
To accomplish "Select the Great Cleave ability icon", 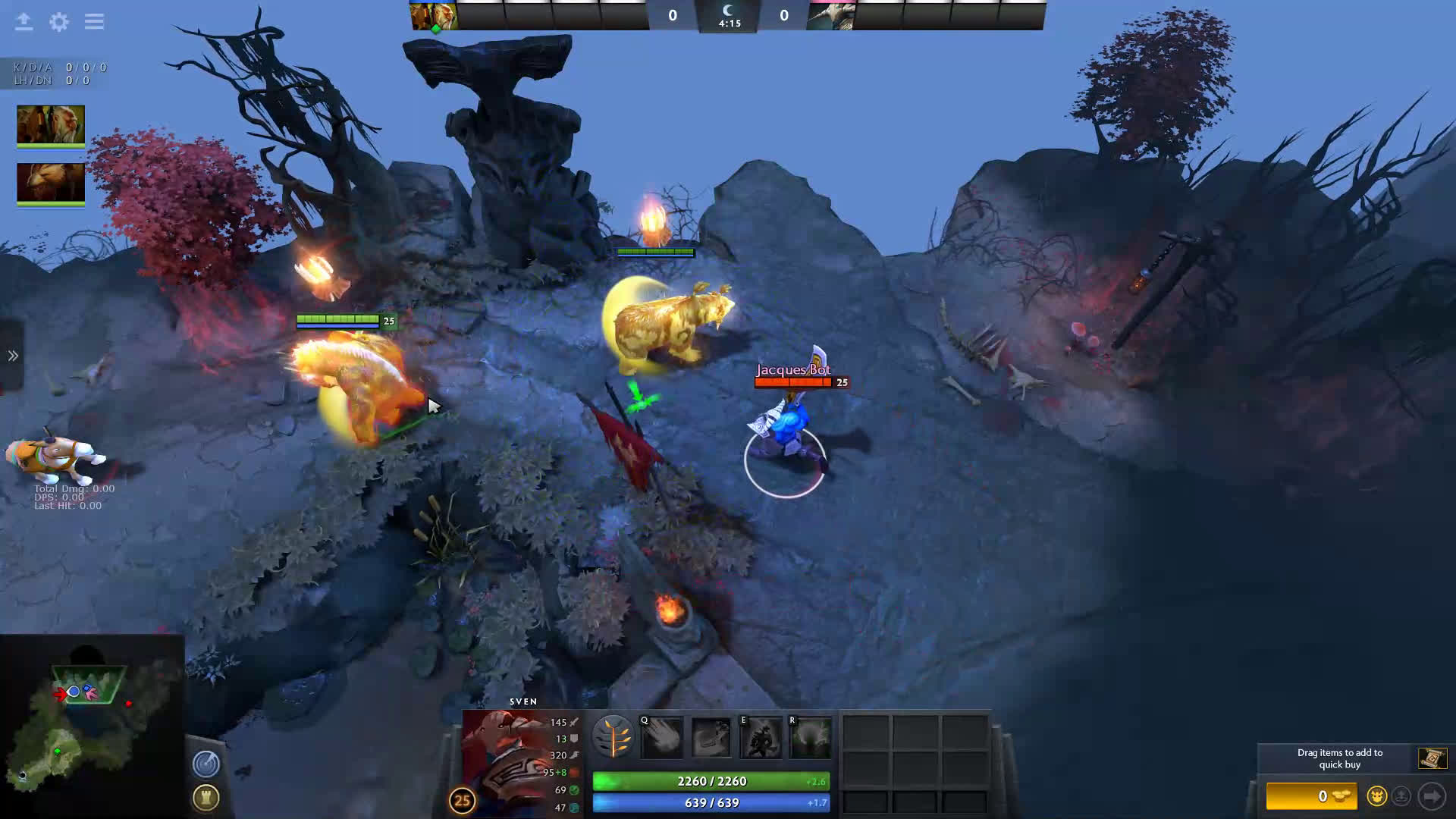I will tap(711, 737).
